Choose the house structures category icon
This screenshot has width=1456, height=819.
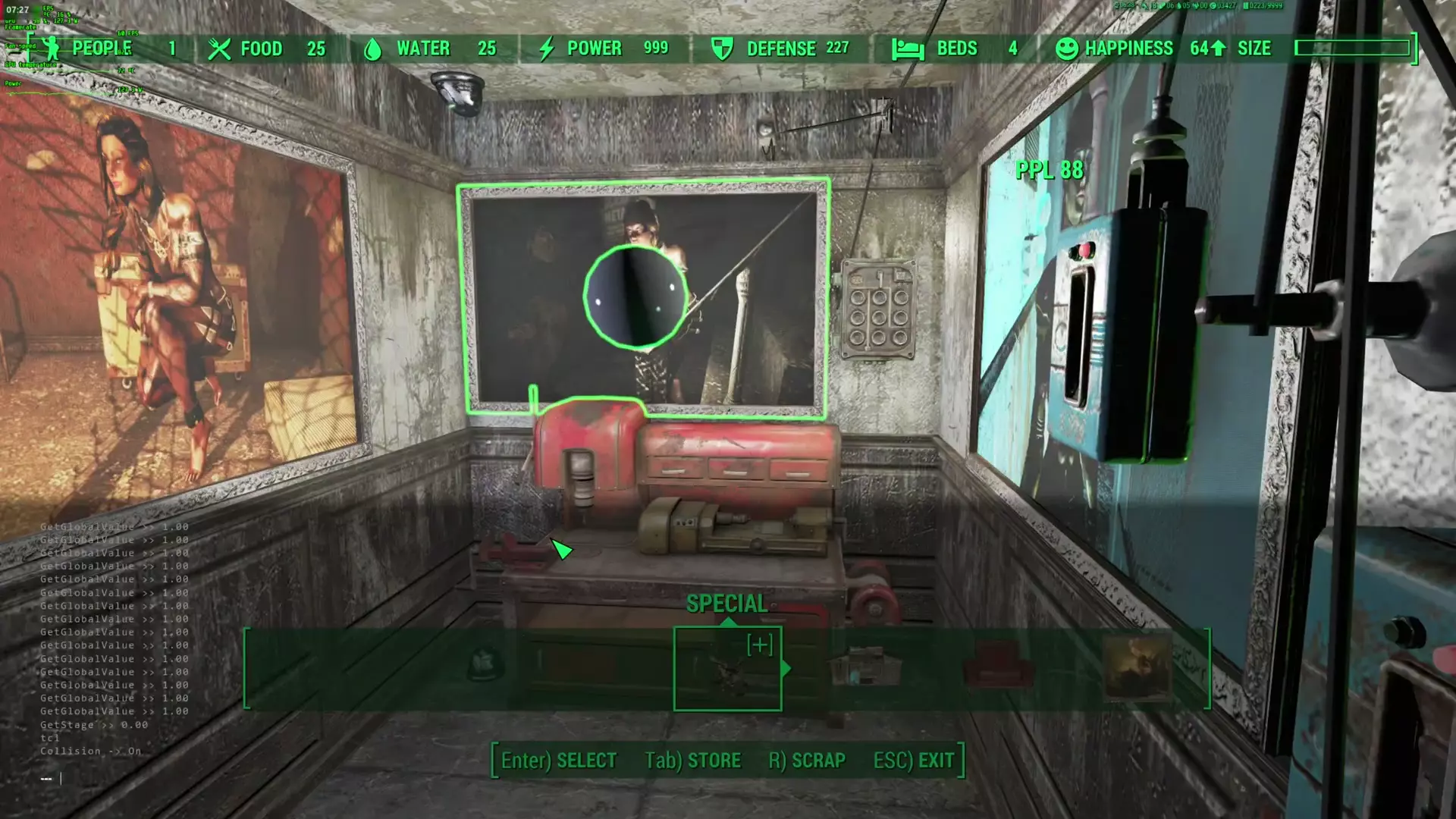pyautogui.click(x=866, y=668)
